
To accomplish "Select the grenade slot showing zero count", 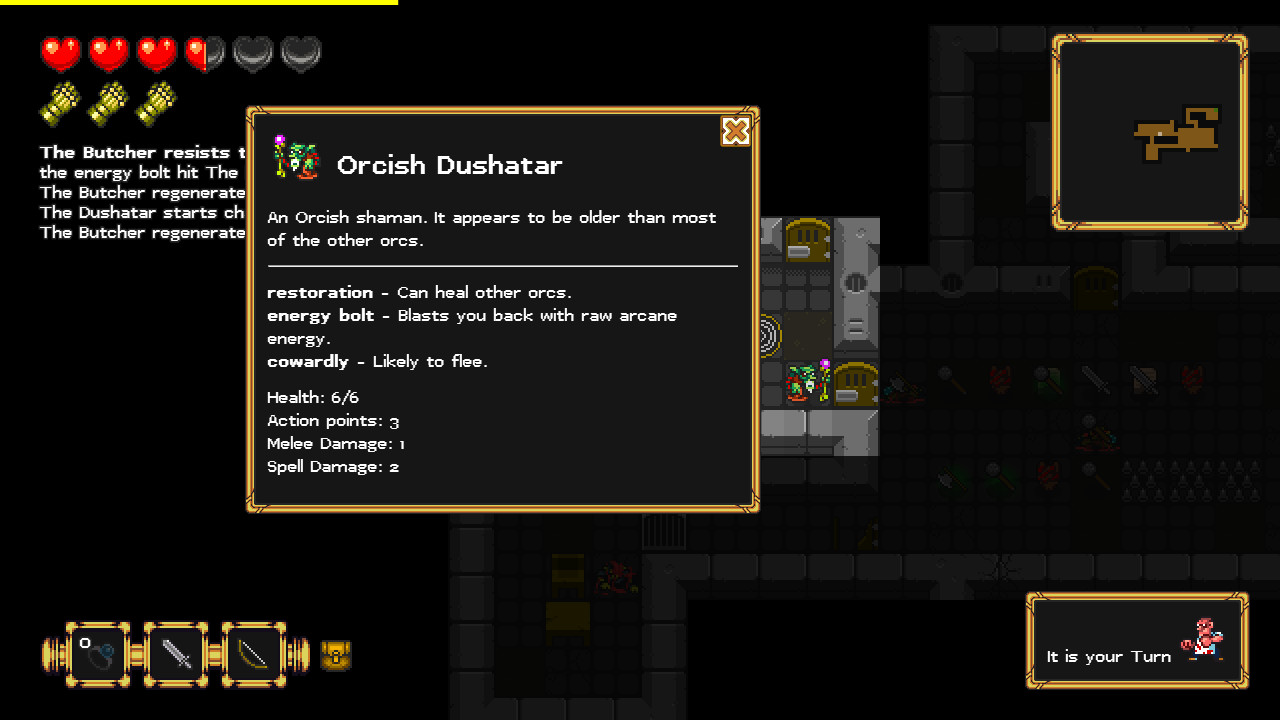I will [98, 654].
